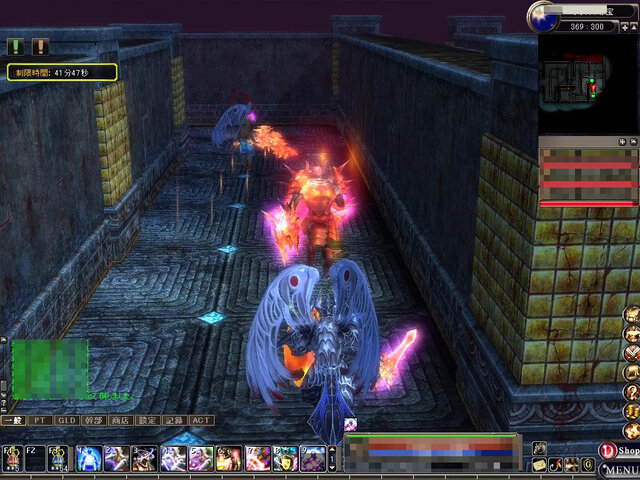Viewport: 640px width, 480px height.
Task: Select the GLD chat tab
Action: 67,421
